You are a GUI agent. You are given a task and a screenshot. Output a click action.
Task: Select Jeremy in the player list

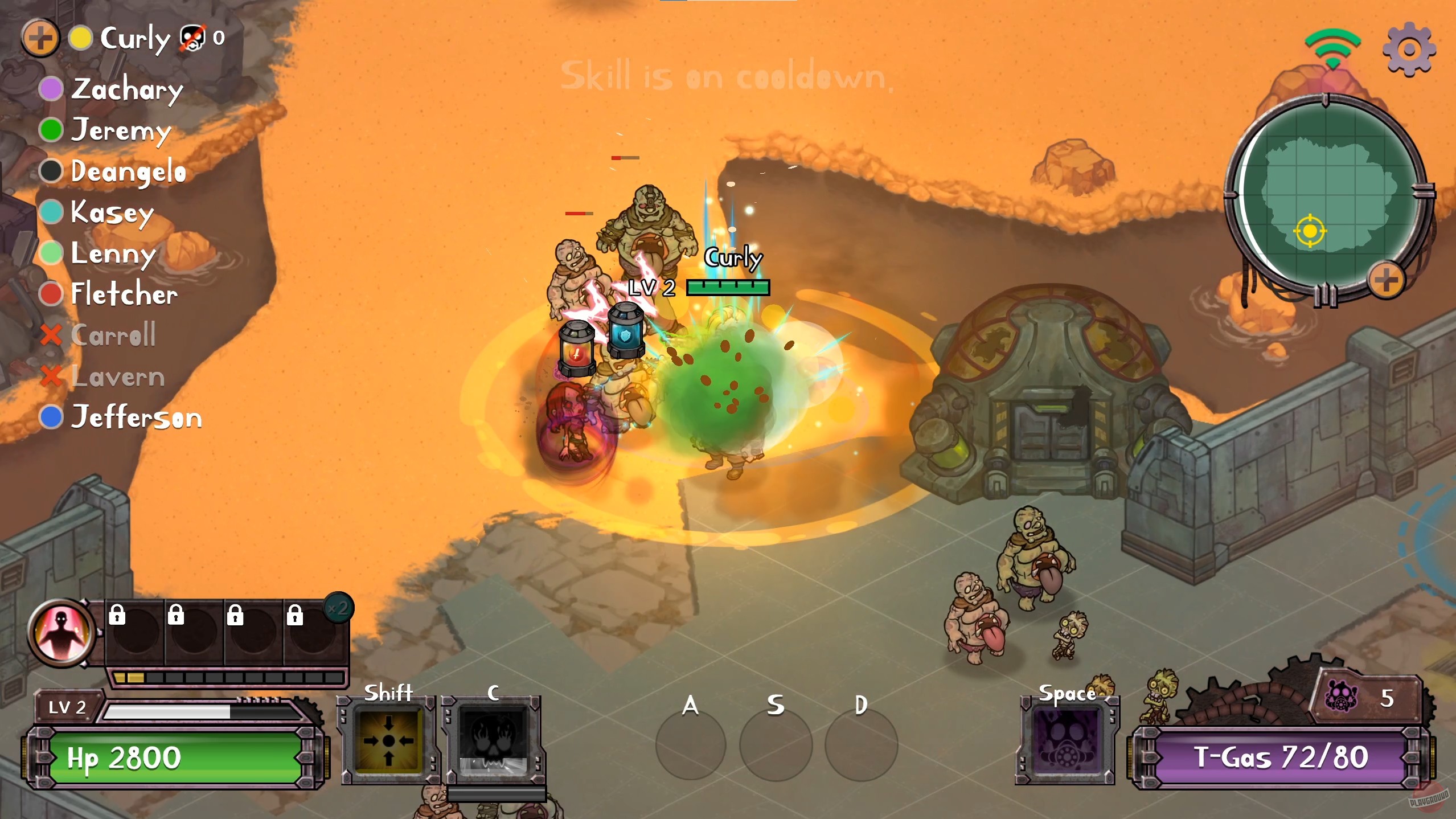[x=121, y=131]
